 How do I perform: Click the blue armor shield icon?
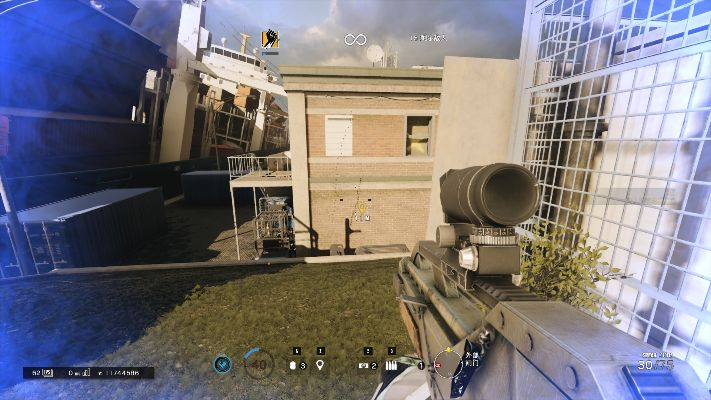coord(222,365)
